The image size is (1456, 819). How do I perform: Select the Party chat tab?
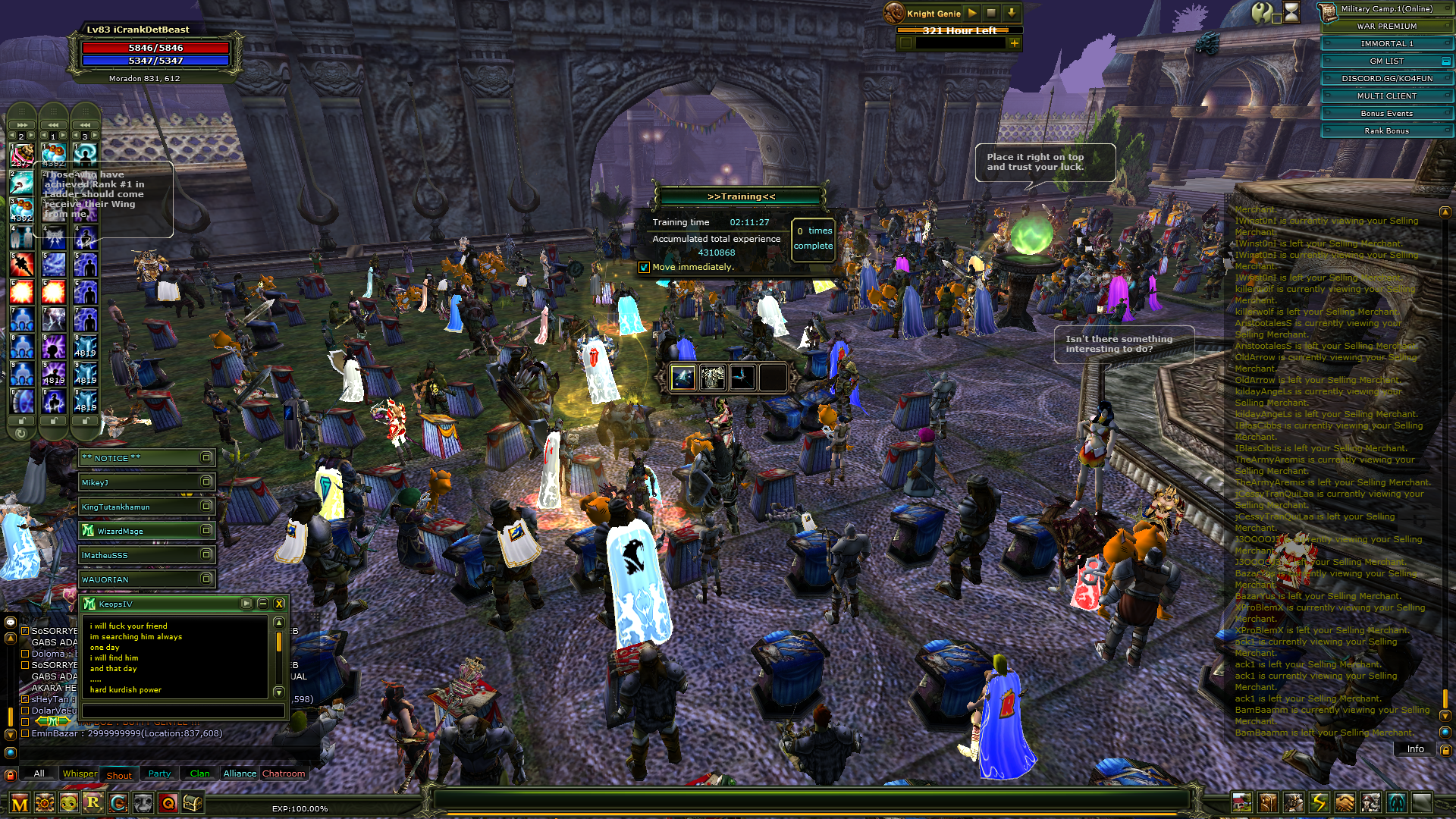[x=159, y=773]
